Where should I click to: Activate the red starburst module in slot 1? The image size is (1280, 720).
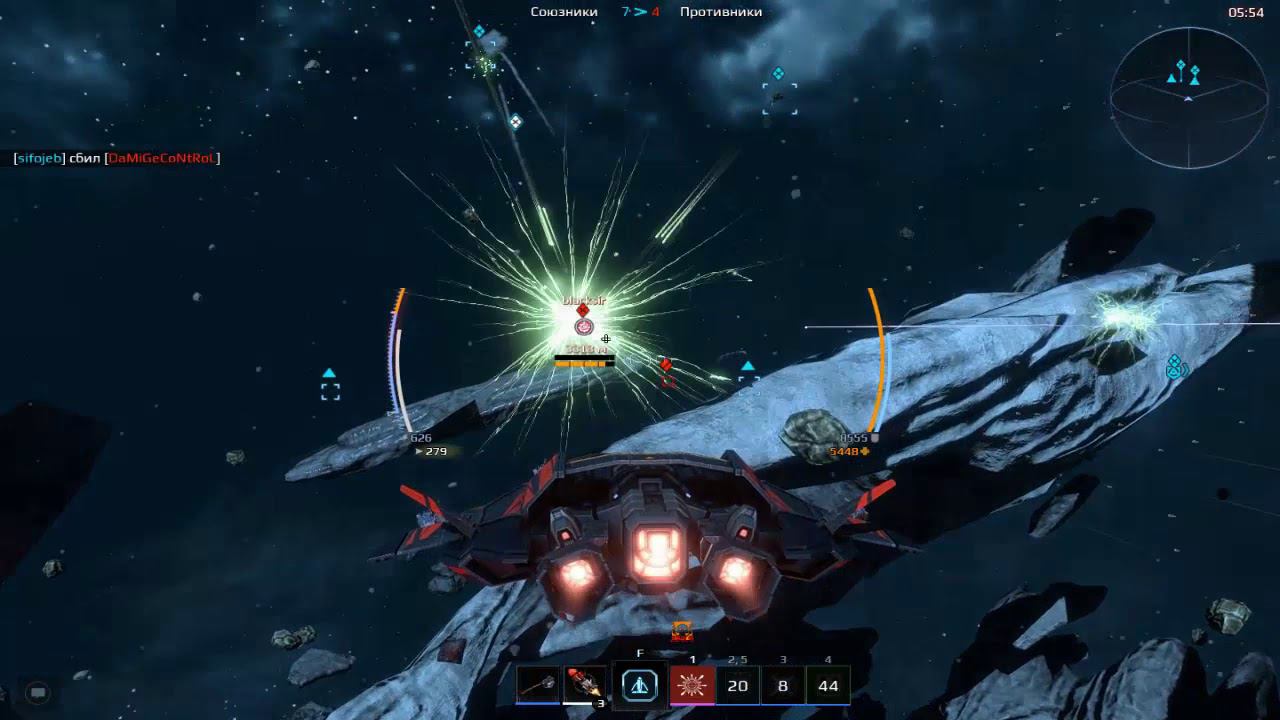[692, 685]
